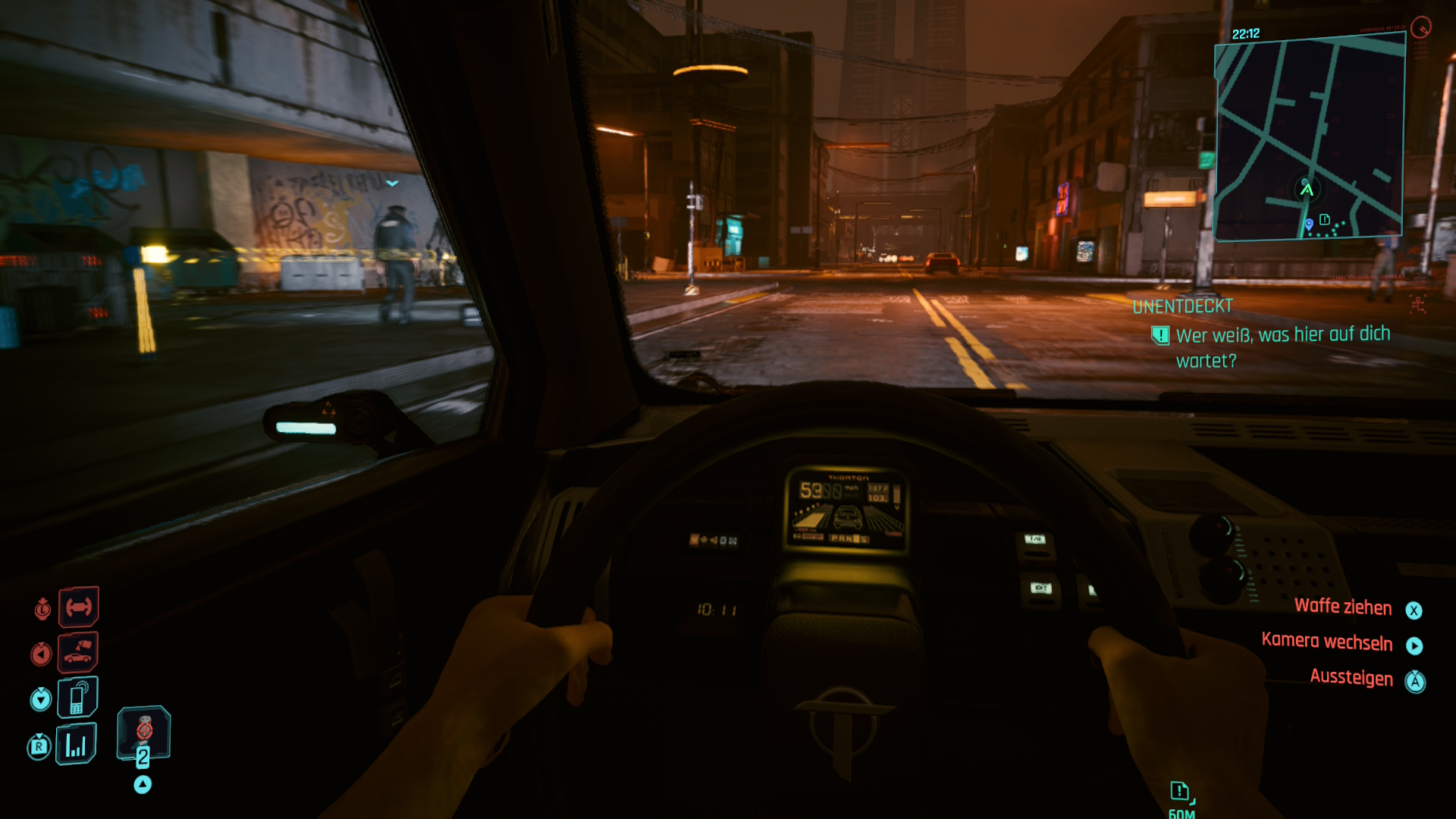Open the minimap in the corner
1456x819 pixels.
pyautogui.click(x=1310, y=140)
